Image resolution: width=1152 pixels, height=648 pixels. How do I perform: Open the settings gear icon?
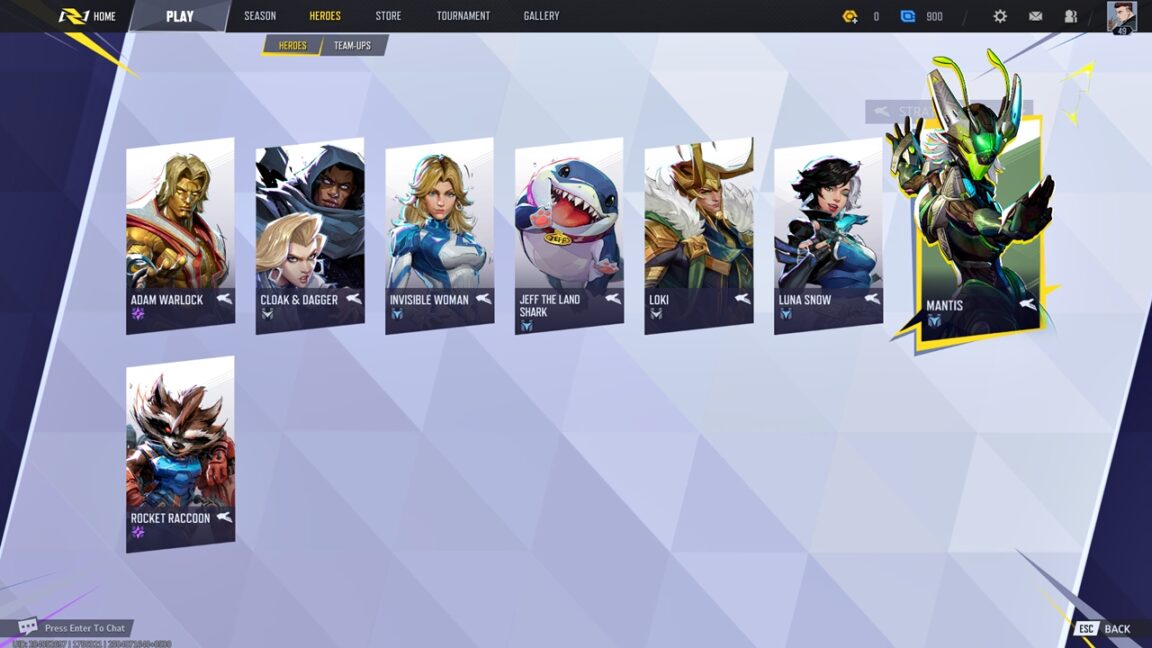tap(1000, 16)
